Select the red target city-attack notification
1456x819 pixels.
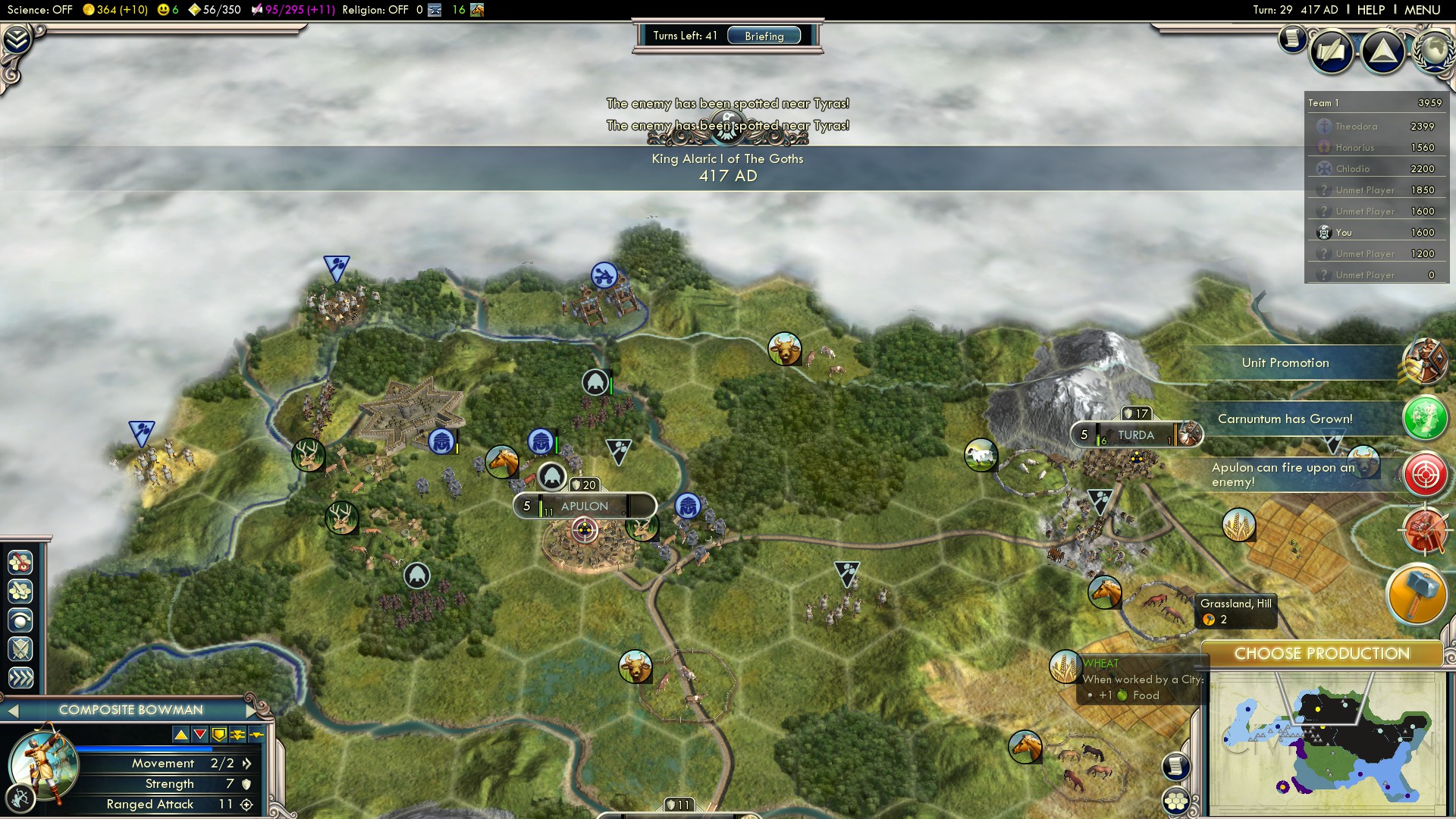[1425, 475]
